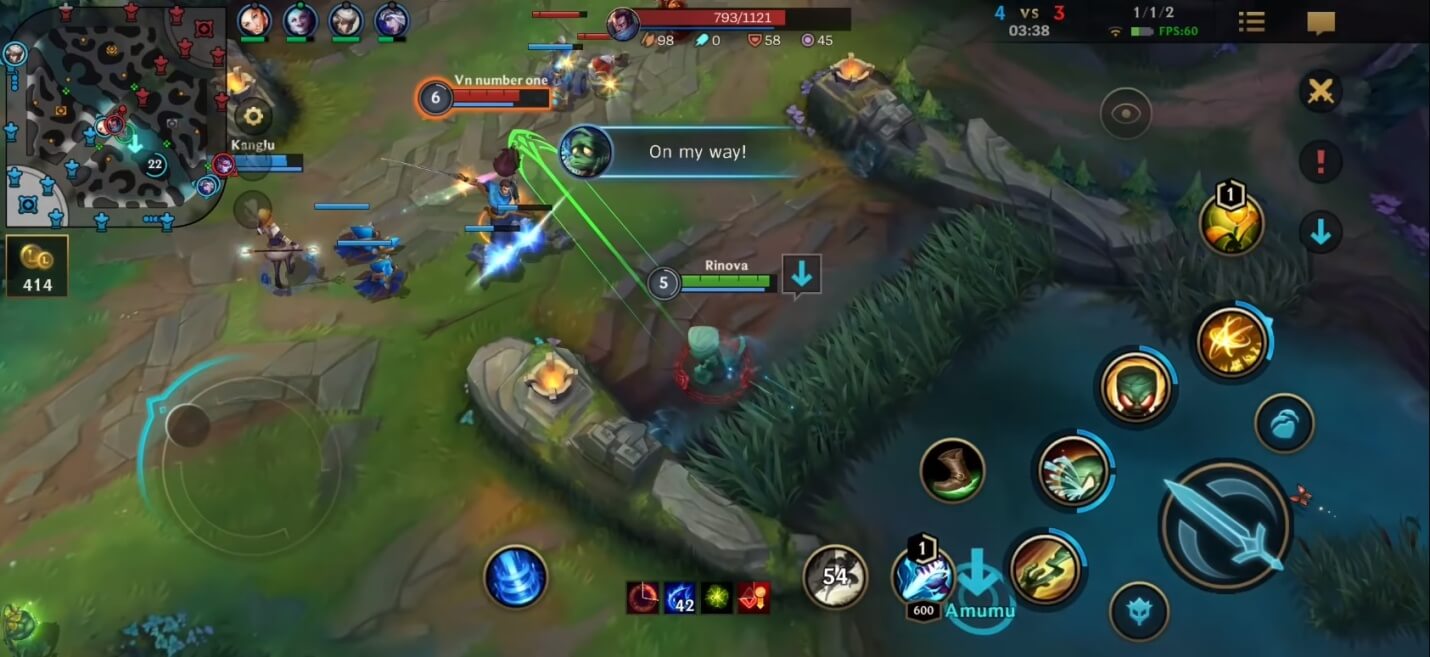The image size is (1430, 657).
Task: Activate the blue splash Tantrum ability
Action: tap(1073, 470)
